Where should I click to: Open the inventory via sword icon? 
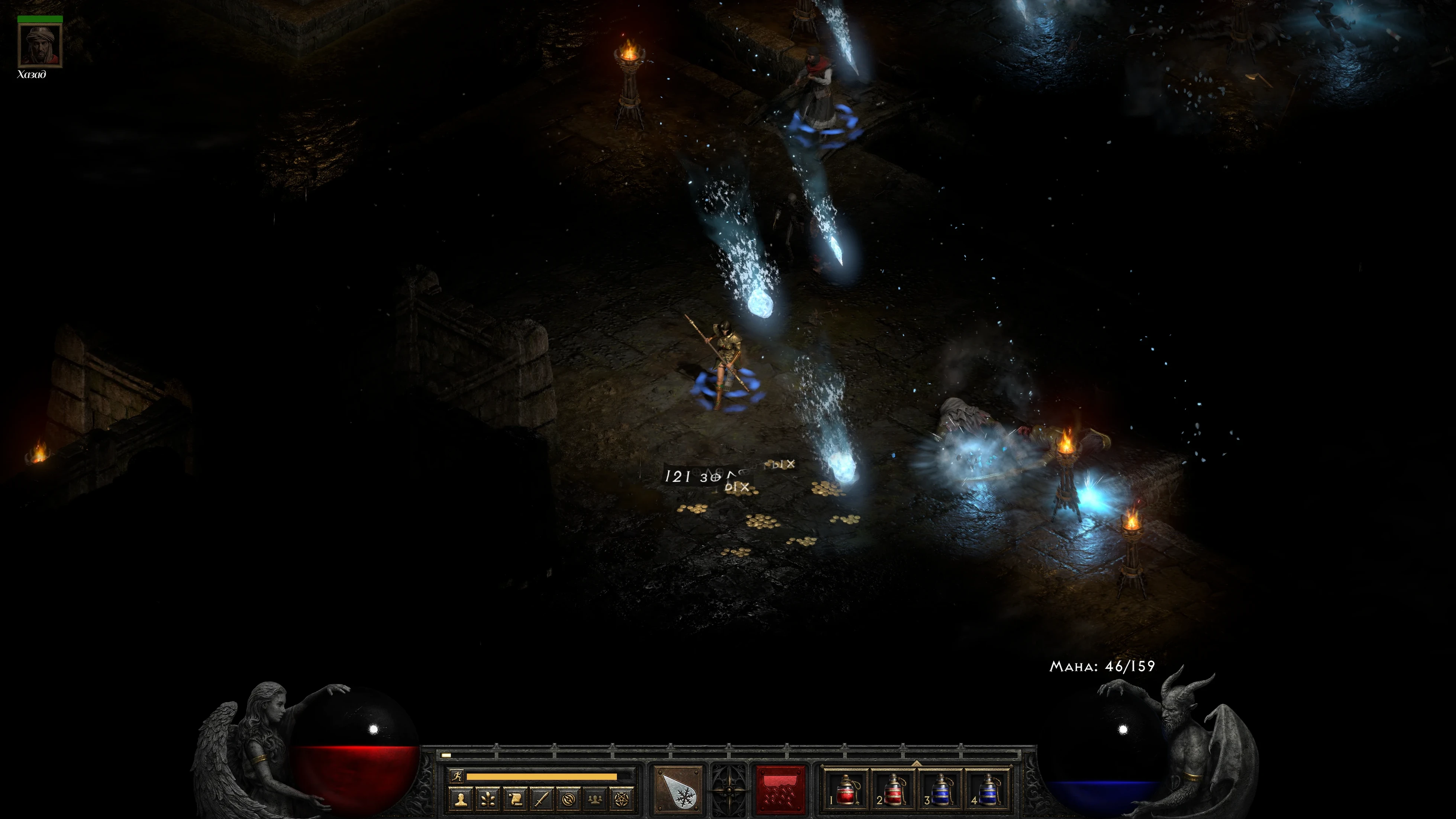[542, 799]
